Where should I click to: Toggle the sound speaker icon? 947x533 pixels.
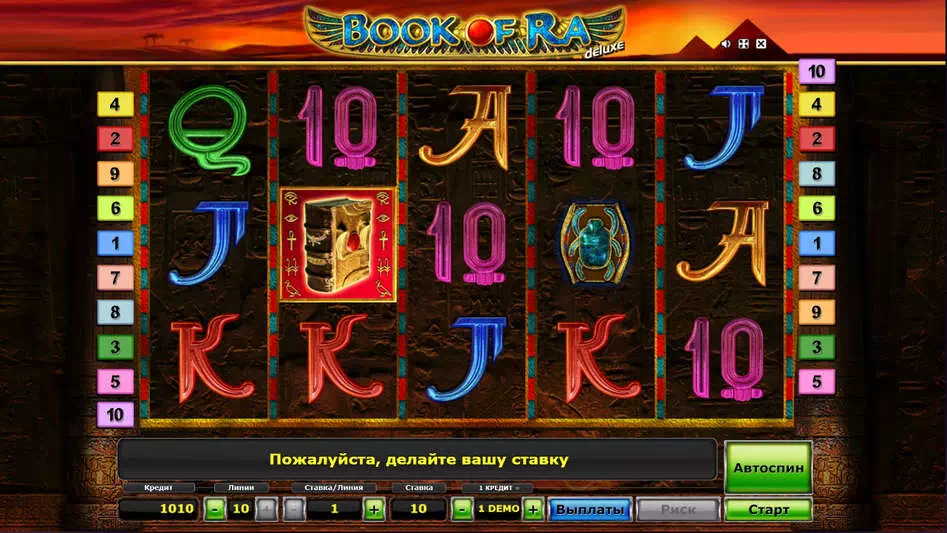tap(726, 44)
